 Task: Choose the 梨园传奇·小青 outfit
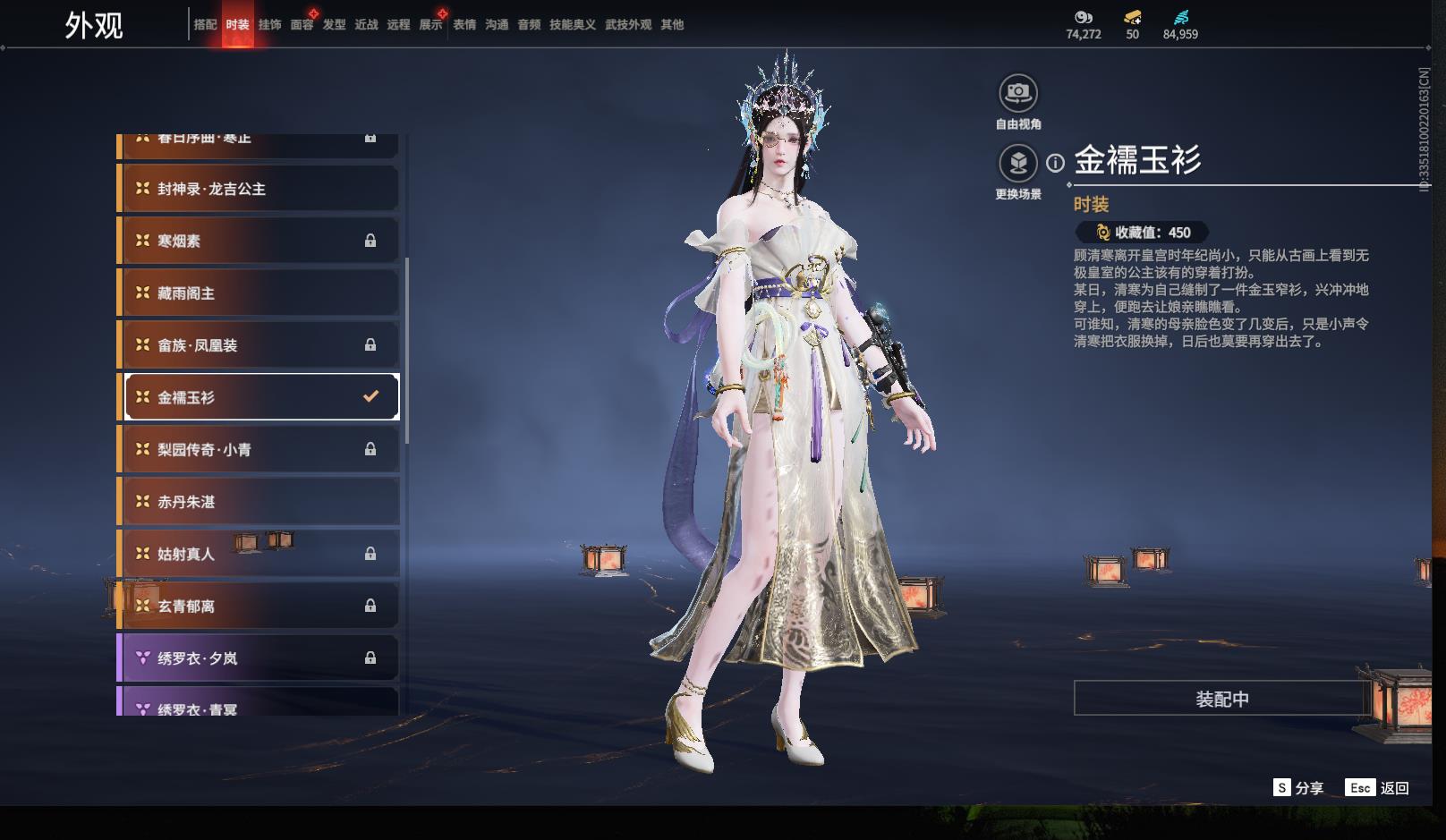259,449
